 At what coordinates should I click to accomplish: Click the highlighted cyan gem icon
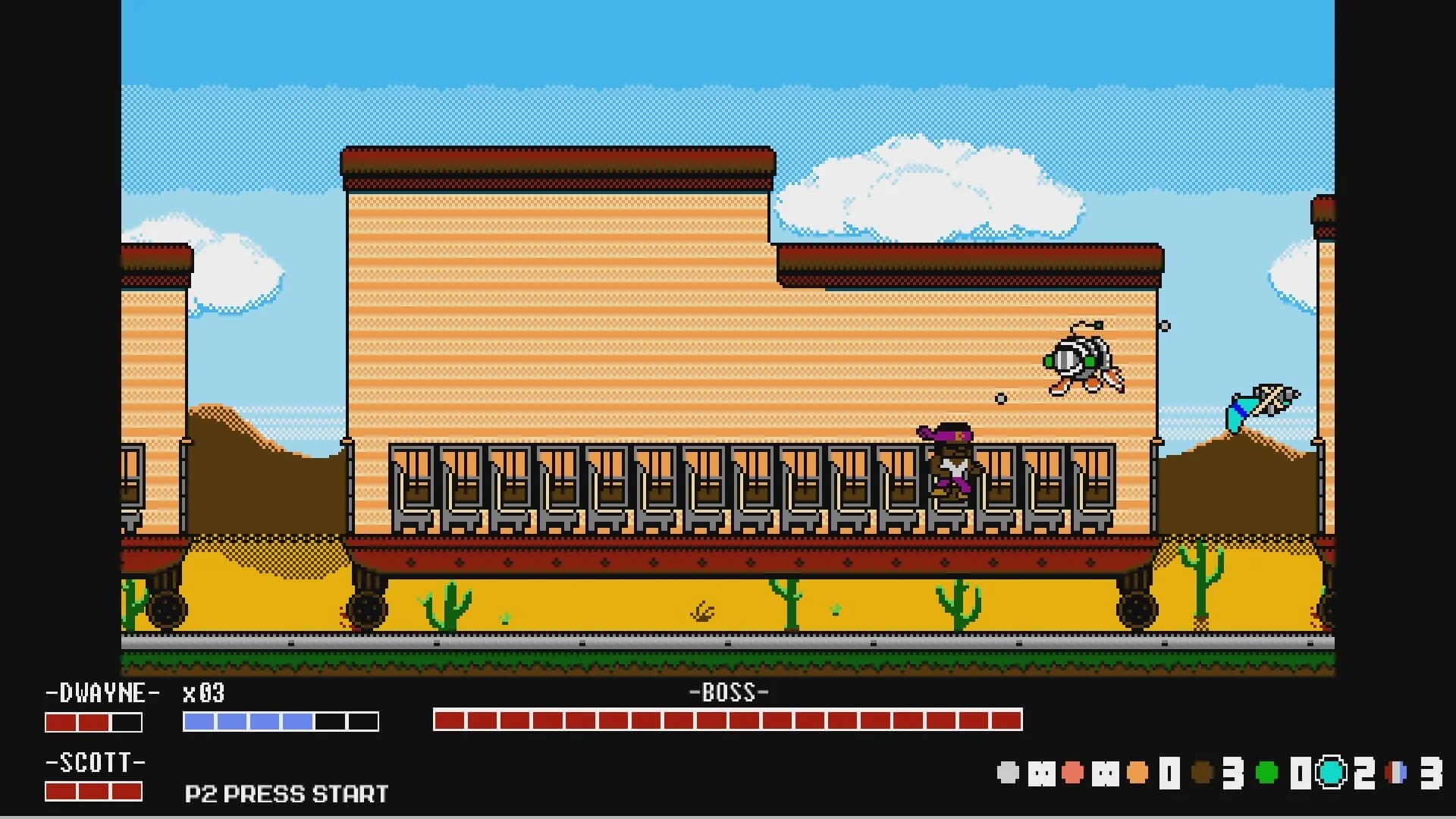pos(1330,772)
